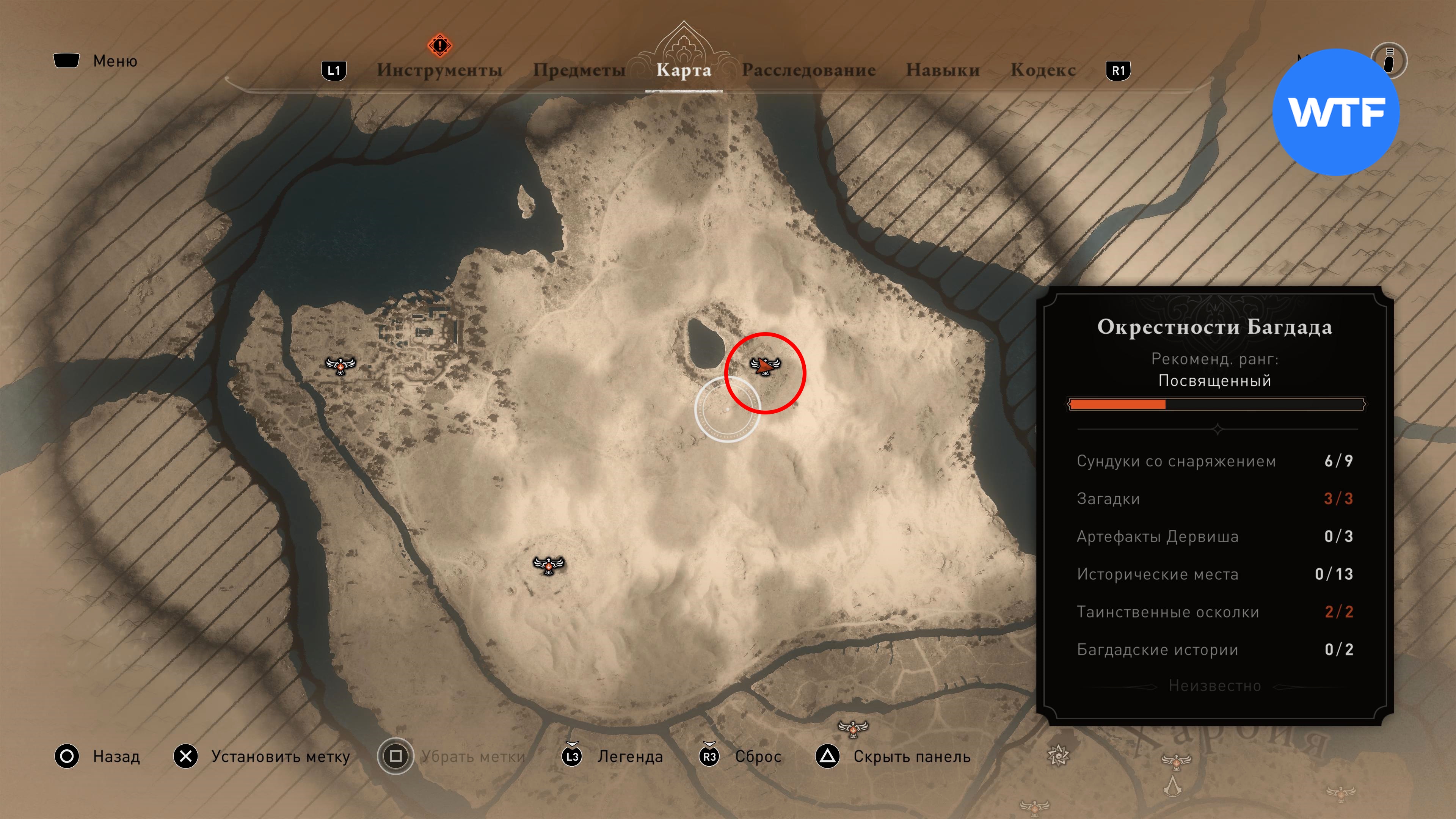Image resolution: width=1456 pixels, height=819 pixels.
Task: Open the Предметы tab
Action: tap(579, 70)
